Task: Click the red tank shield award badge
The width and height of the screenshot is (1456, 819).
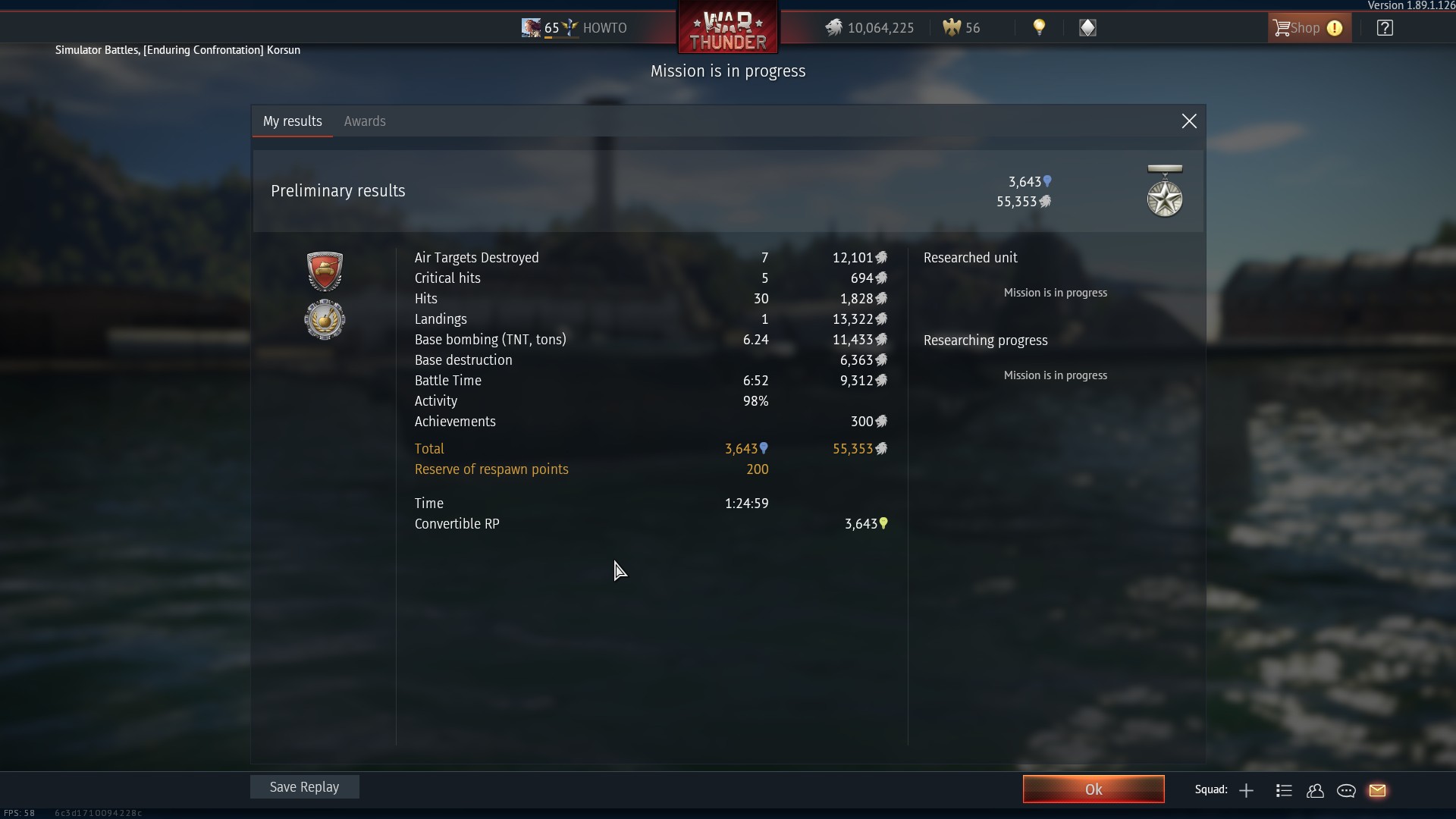Action: 325,271
